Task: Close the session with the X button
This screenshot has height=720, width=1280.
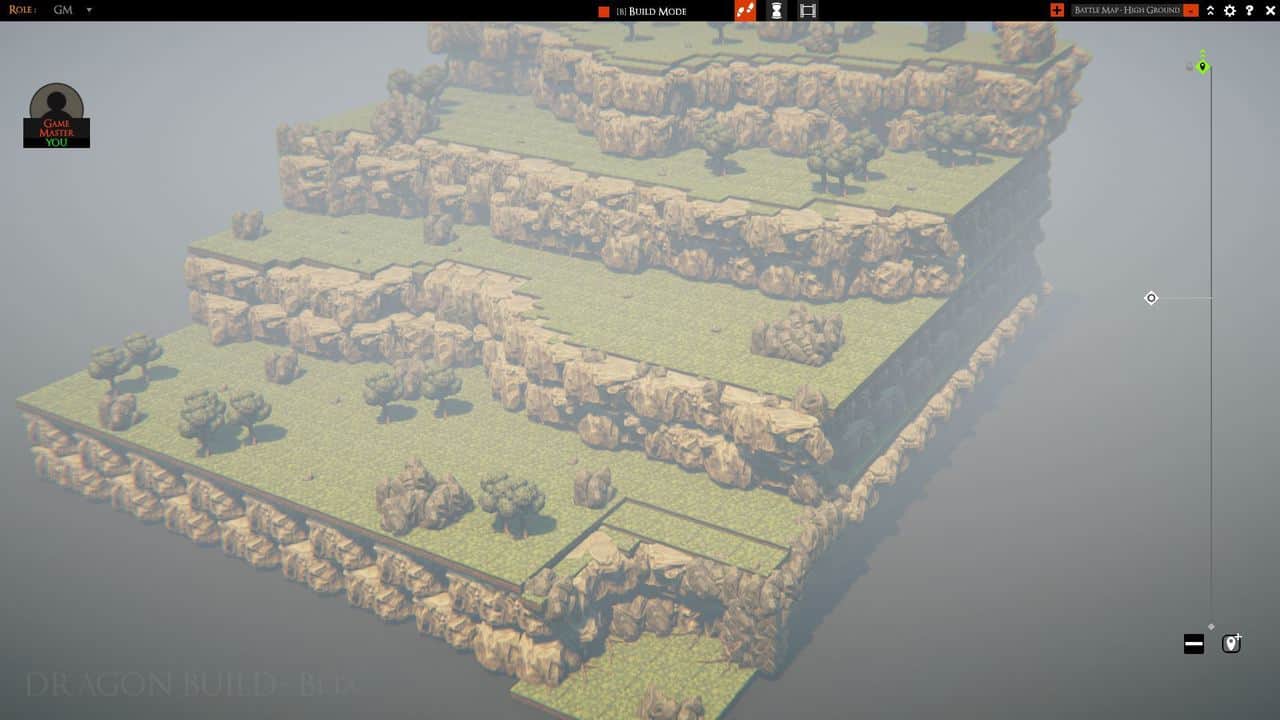Action: [1268, 11]
